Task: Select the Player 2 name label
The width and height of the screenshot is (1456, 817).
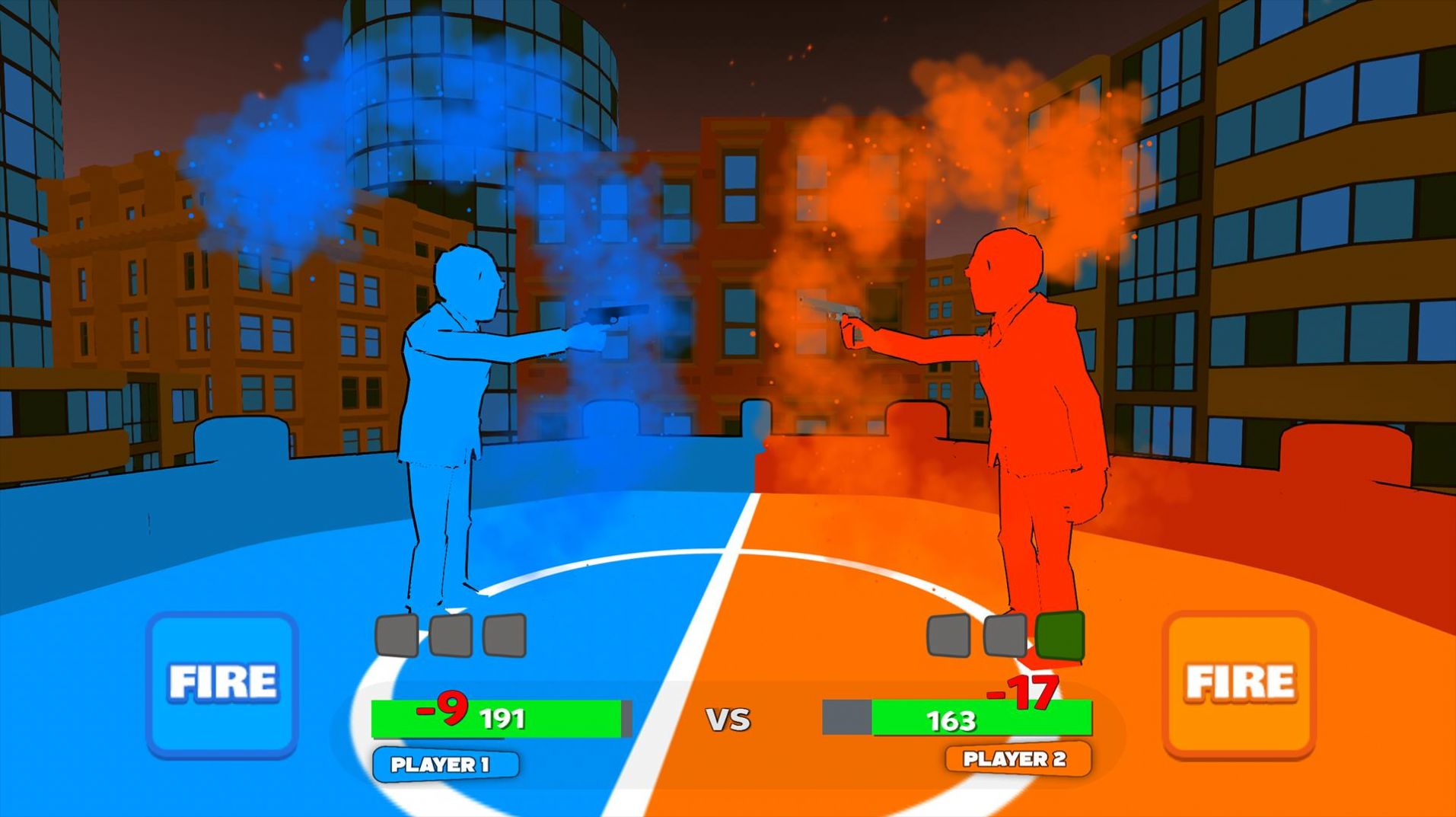Action: tap(1015, 758)
